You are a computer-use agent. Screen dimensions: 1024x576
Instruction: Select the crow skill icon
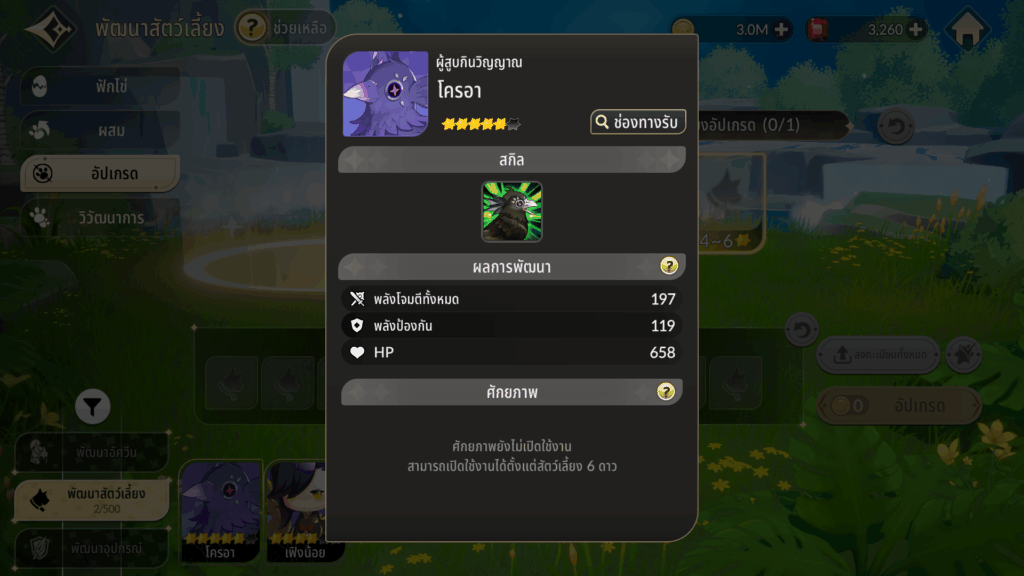(512, 212)
